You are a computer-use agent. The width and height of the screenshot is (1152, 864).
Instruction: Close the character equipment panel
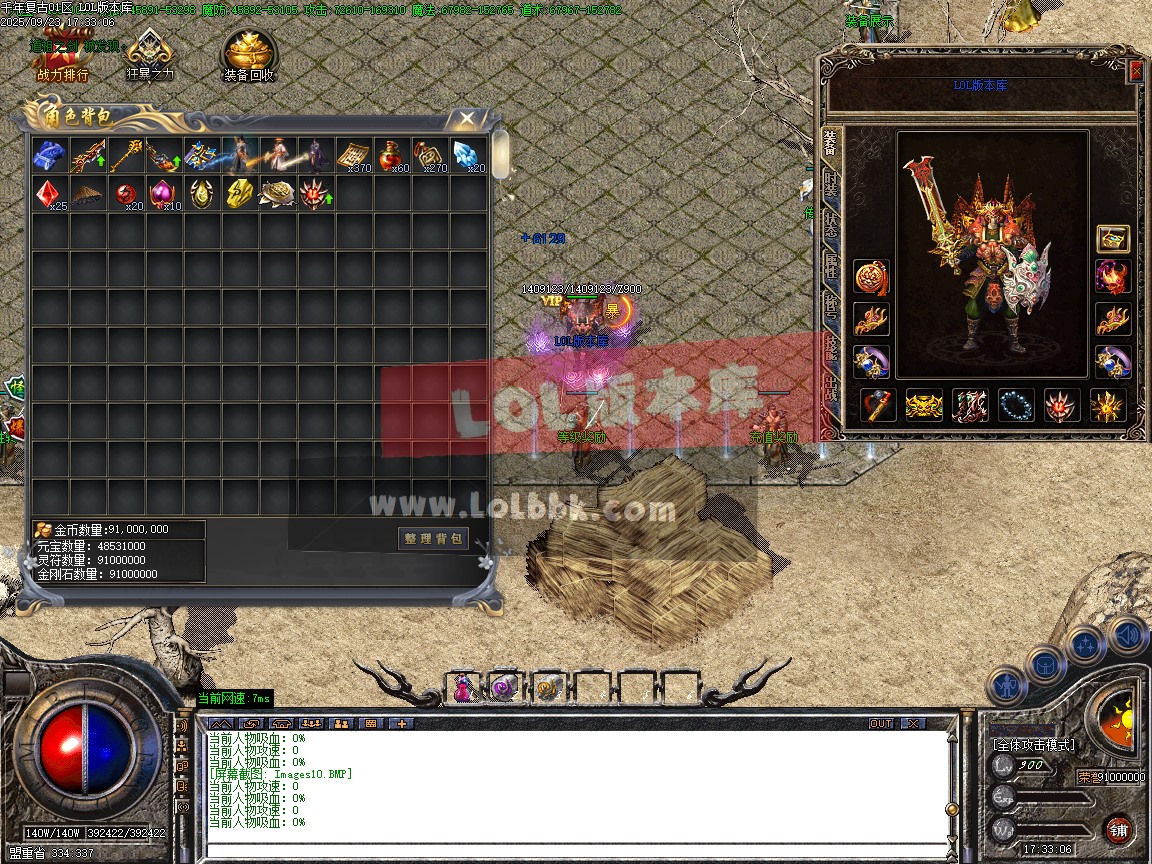point(1136,71)
